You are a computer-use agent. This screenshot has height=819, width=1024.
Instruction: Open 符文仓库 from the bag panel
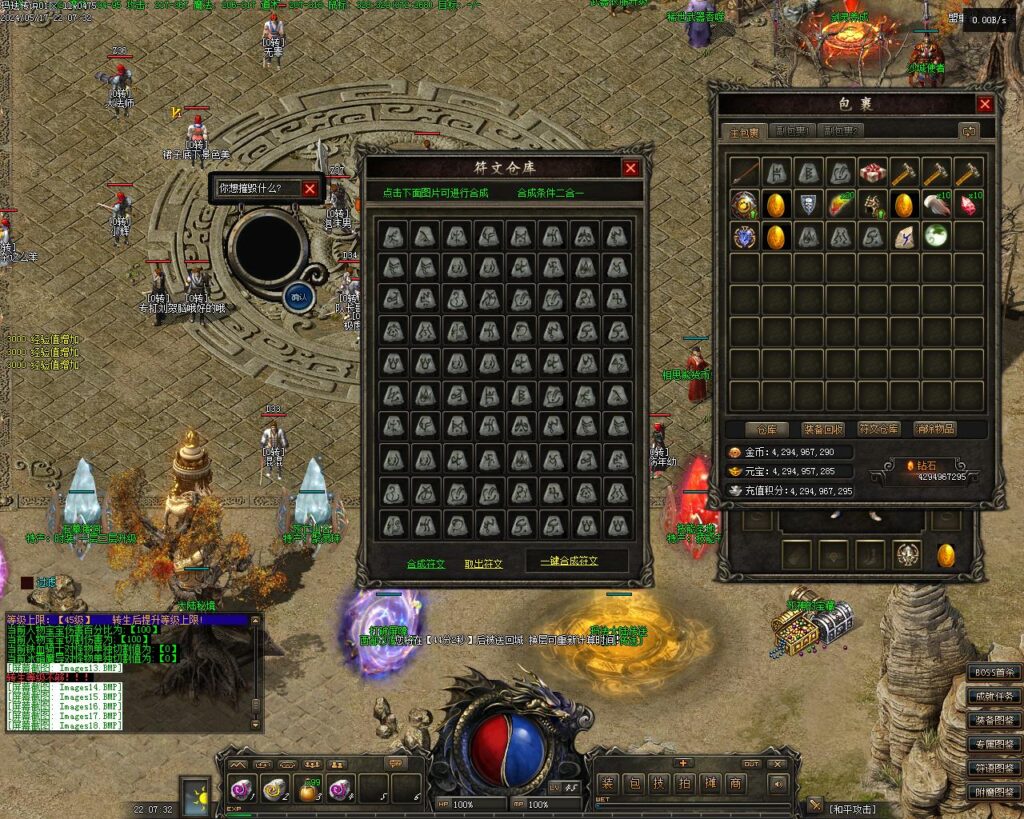point(880,429)
